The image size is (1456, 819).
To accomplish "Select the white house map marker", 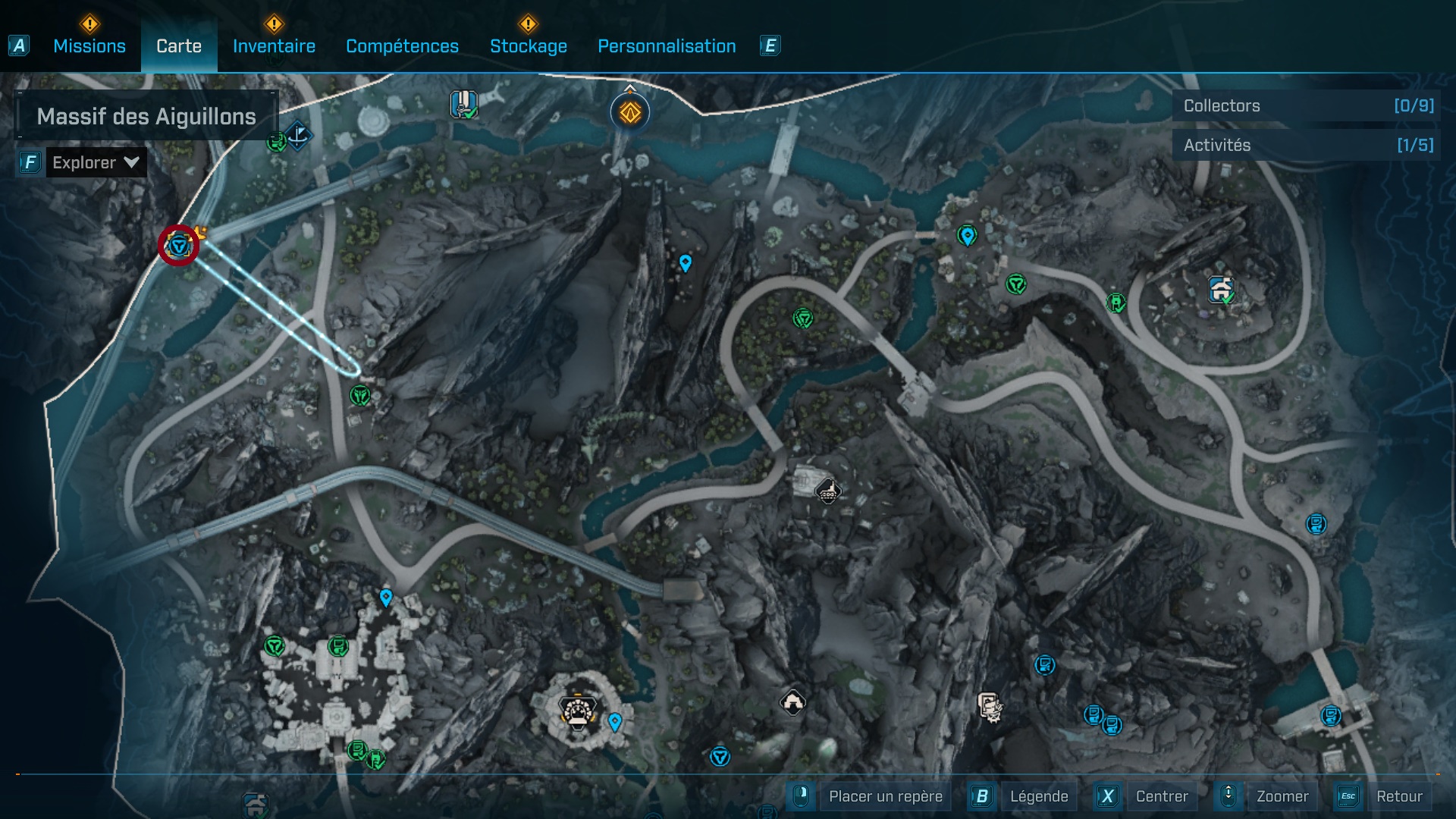I will click(792, 702).
